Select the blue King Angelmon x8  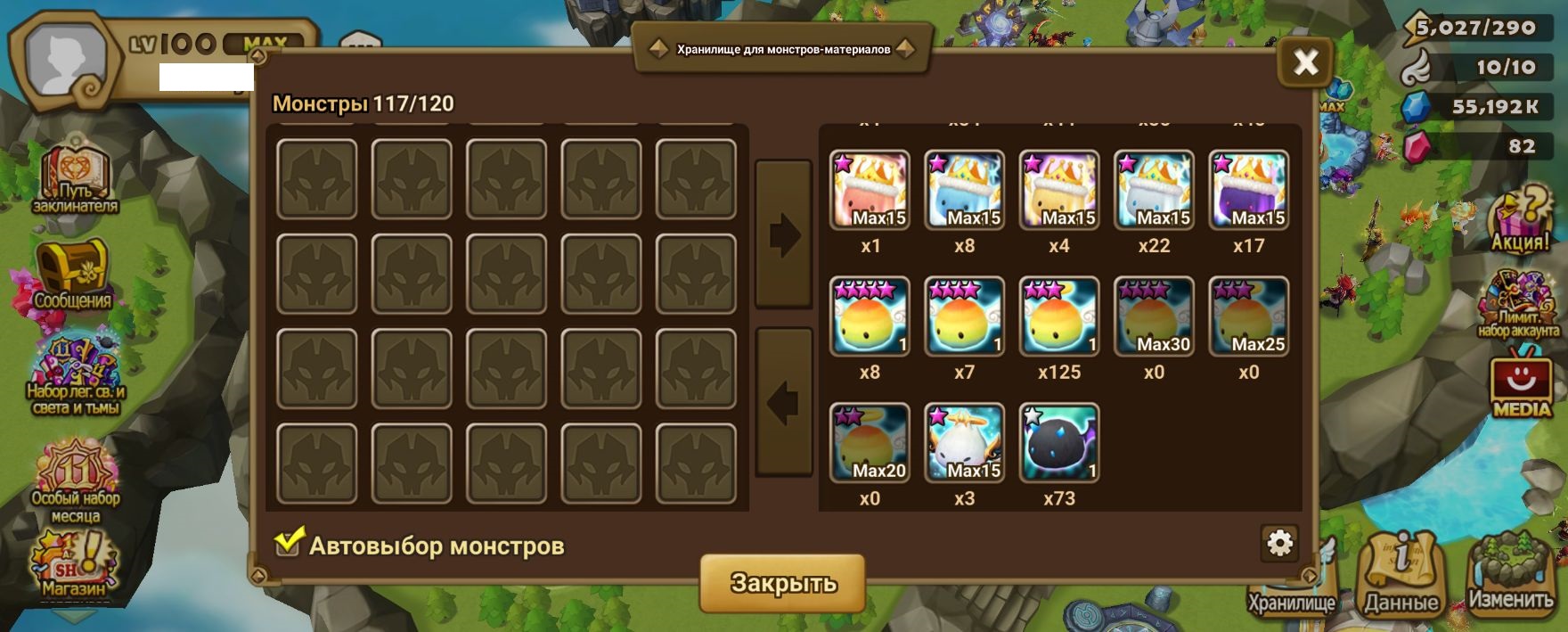pos(964,190)
